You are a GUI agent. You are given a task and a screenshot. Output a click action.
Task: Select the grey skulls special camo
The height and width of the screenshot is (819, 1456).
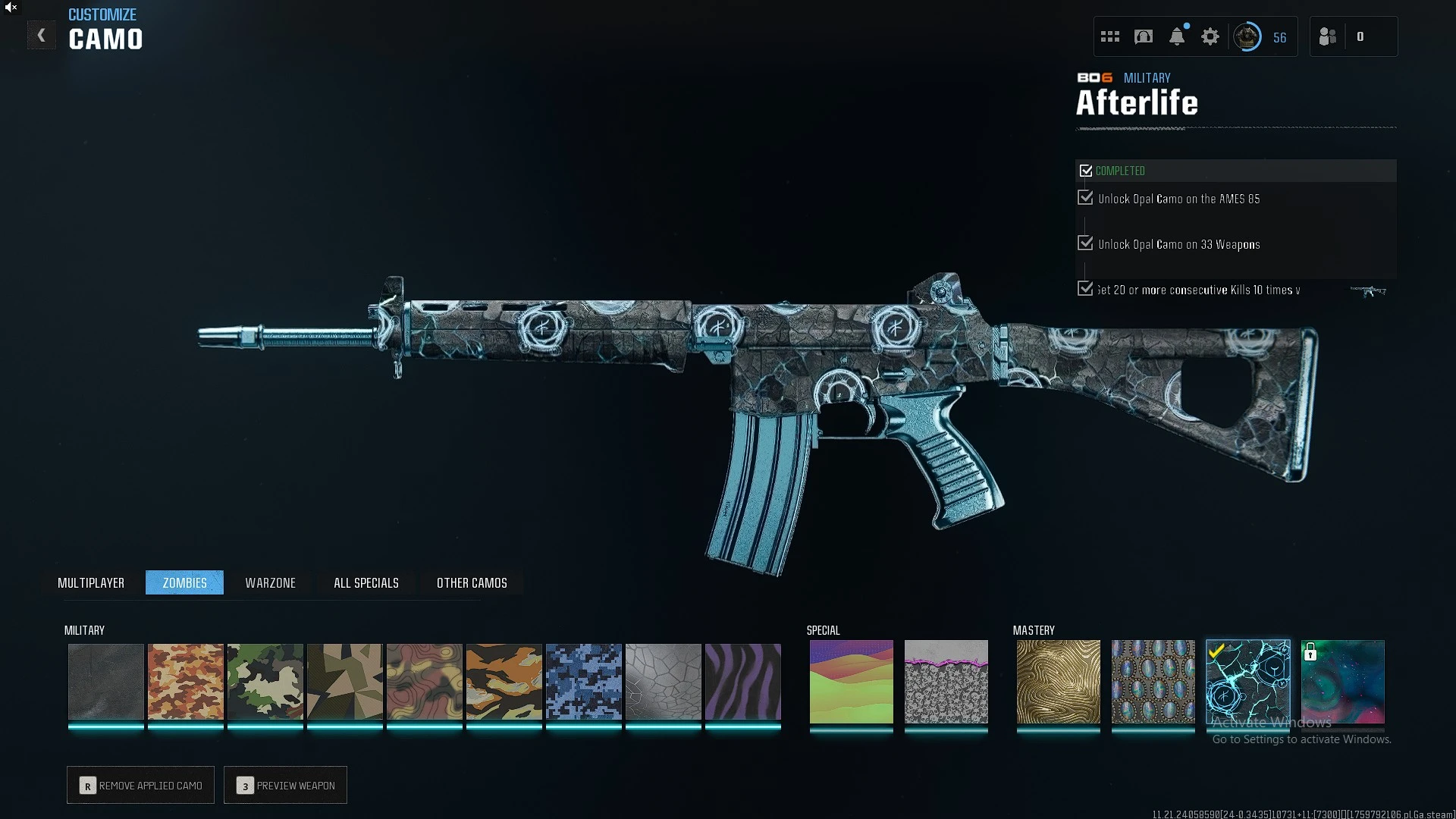click(946, 681)
